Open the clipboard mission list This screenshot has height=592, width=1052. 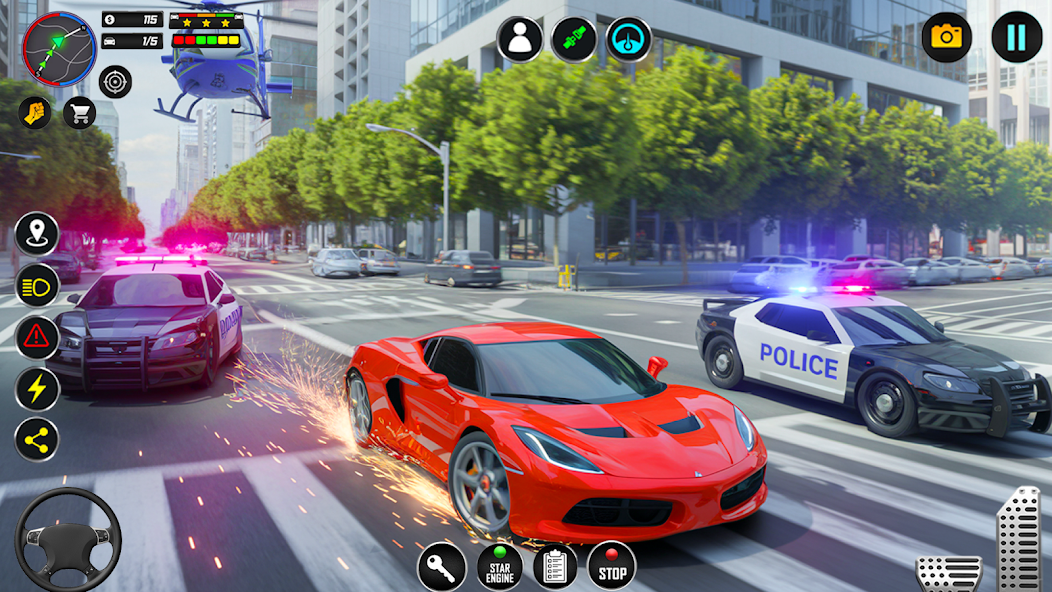pos(555,566)
